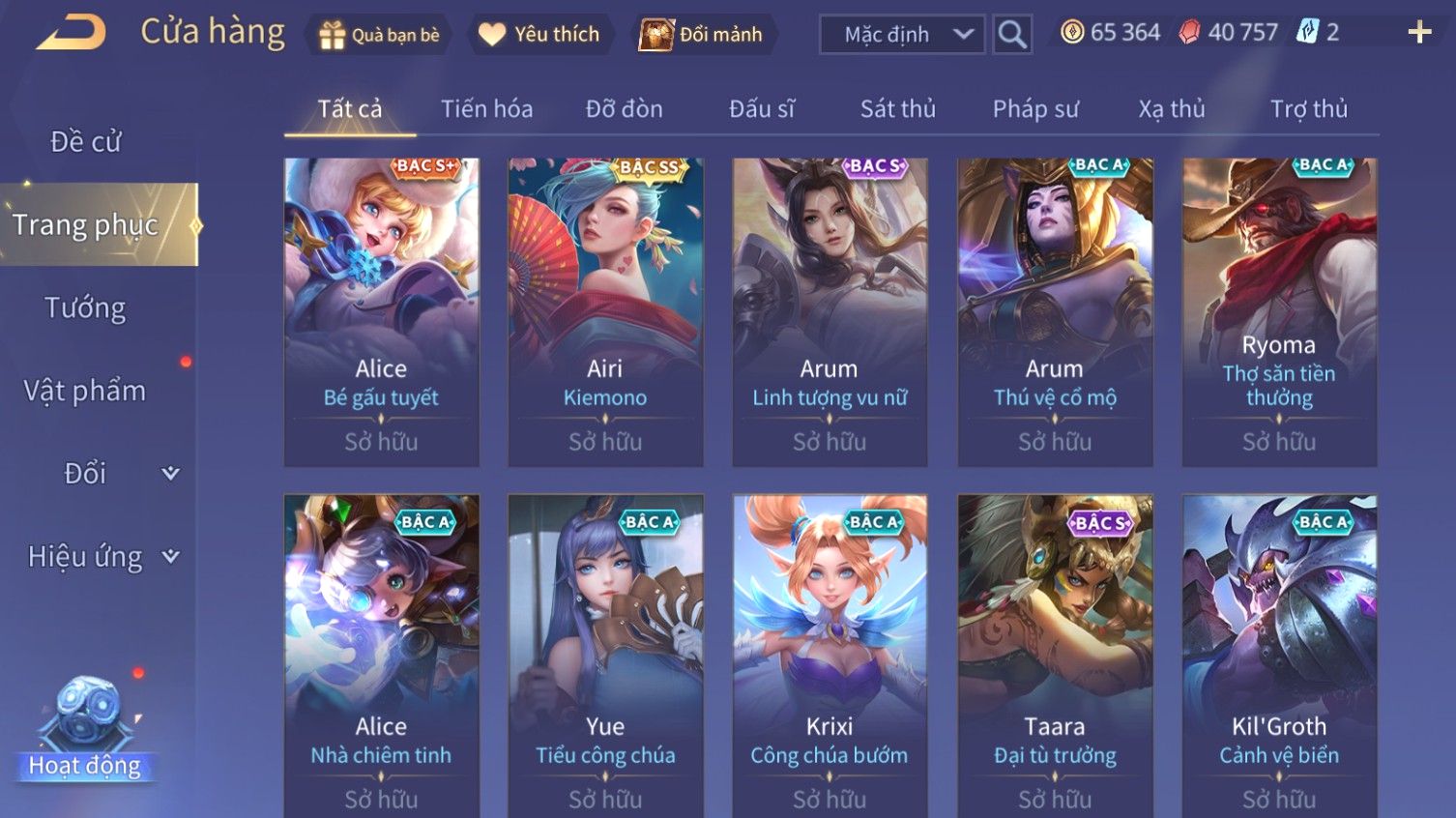Click the magnifying glass search button
This screenshot has width=1456, height=818.
tap(1012, 35)
